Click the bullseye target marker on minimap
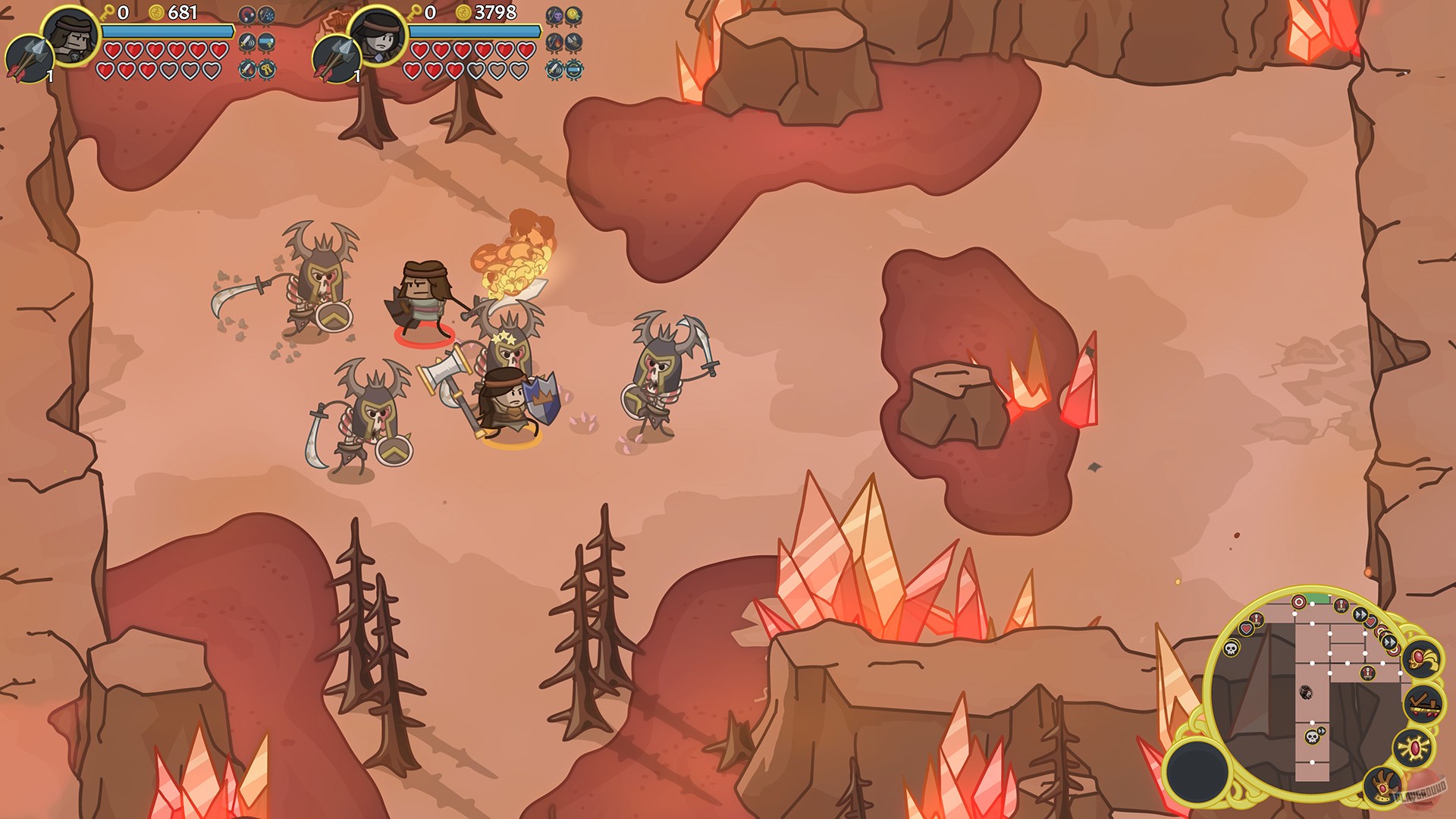 [x=1299, y=601]
